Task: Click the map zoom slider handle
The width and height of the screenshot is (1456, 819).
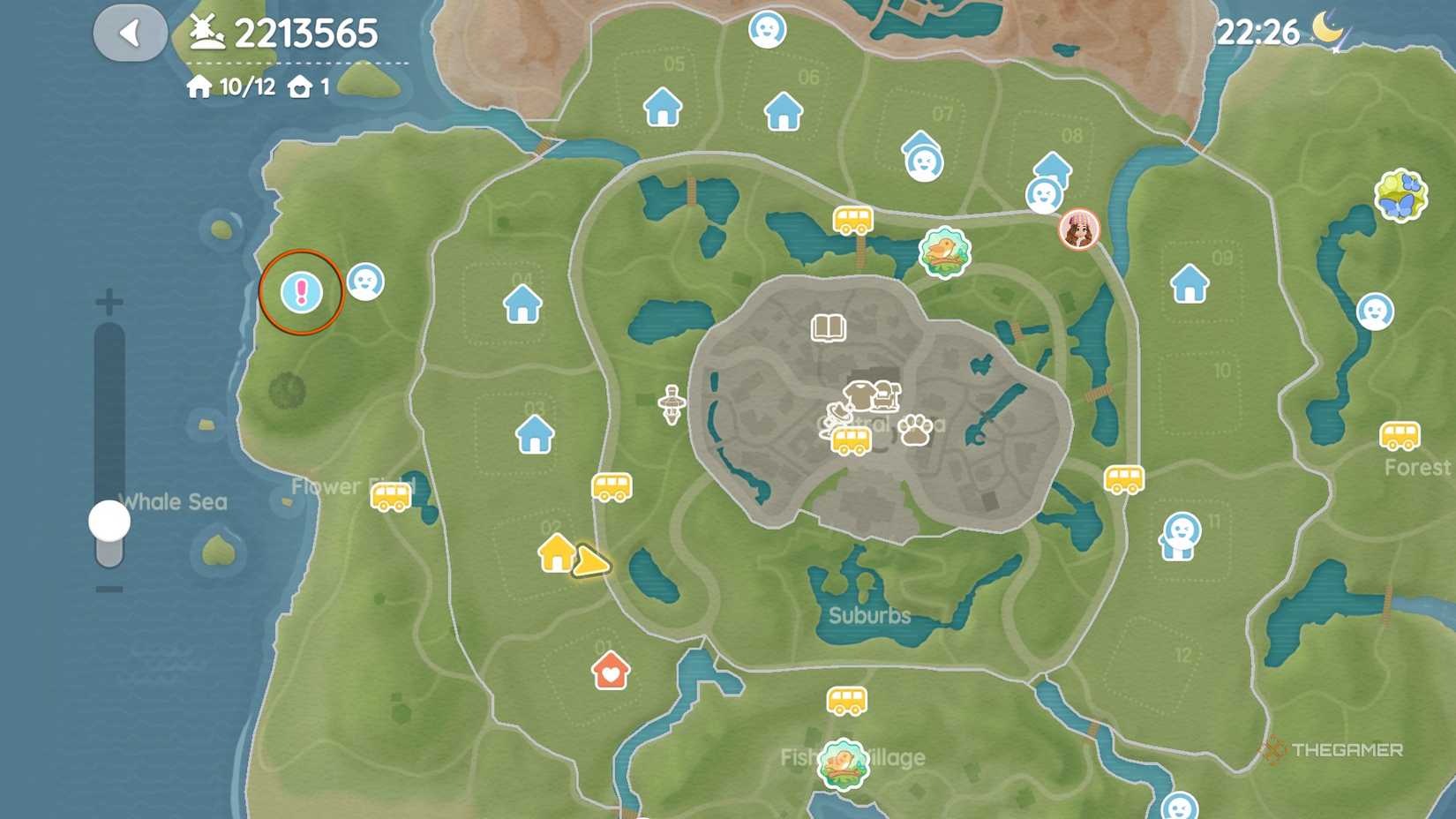Action: pyautogui.click(x=108, y=522)
